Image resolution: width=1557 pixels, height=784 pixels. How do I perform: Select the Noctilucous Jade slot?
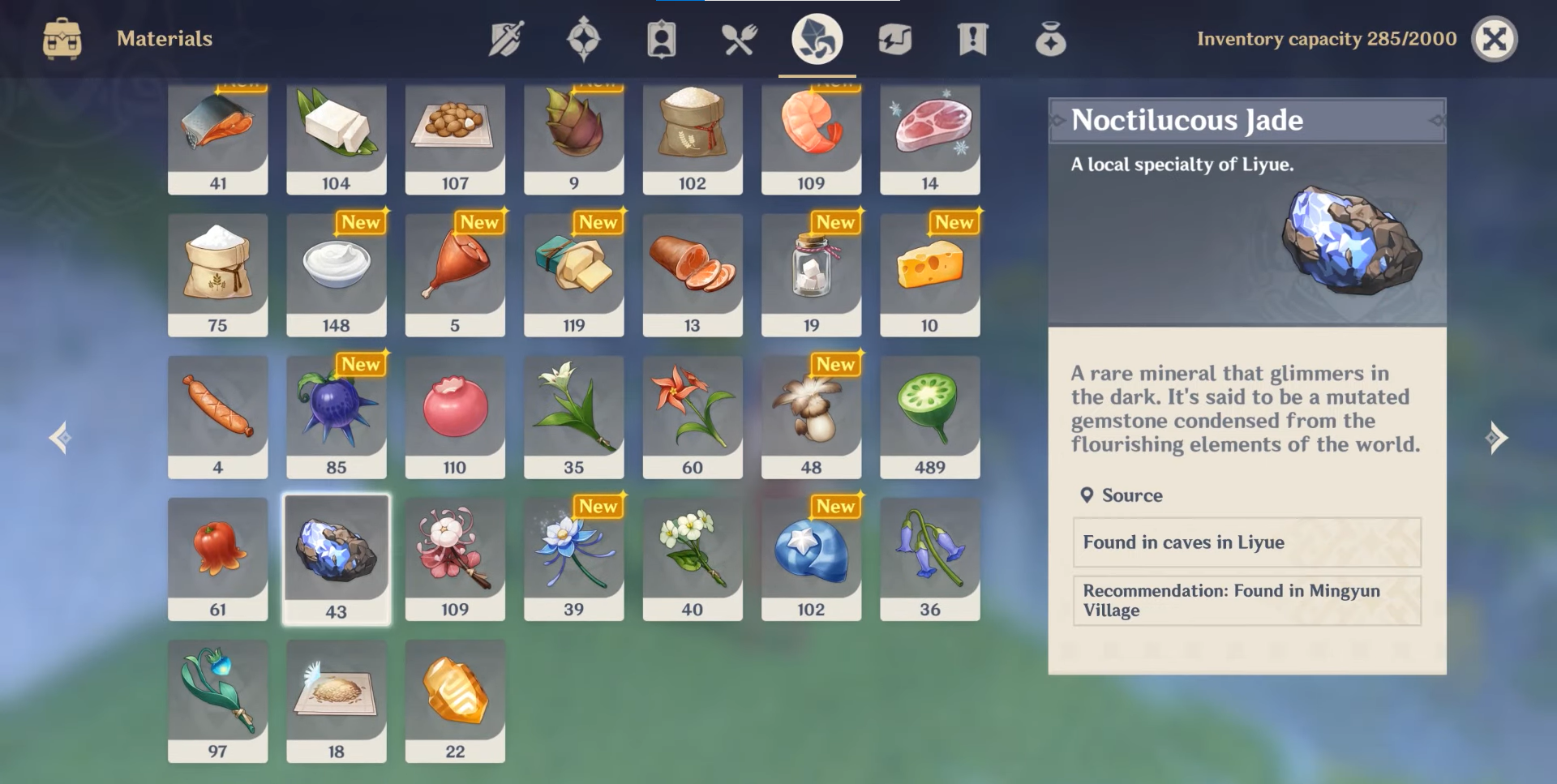pyautogui.click(x=336, y=559)
